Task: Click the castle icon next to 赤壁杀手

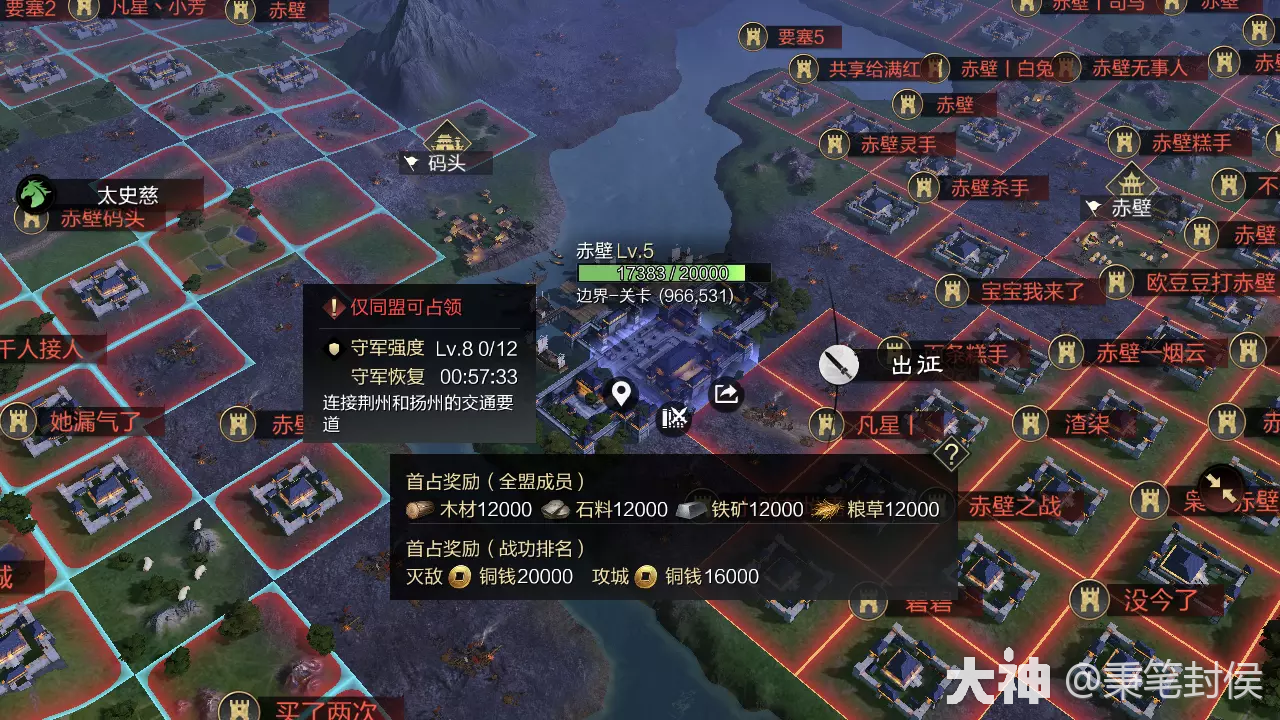Action: [x=922, y=188]
